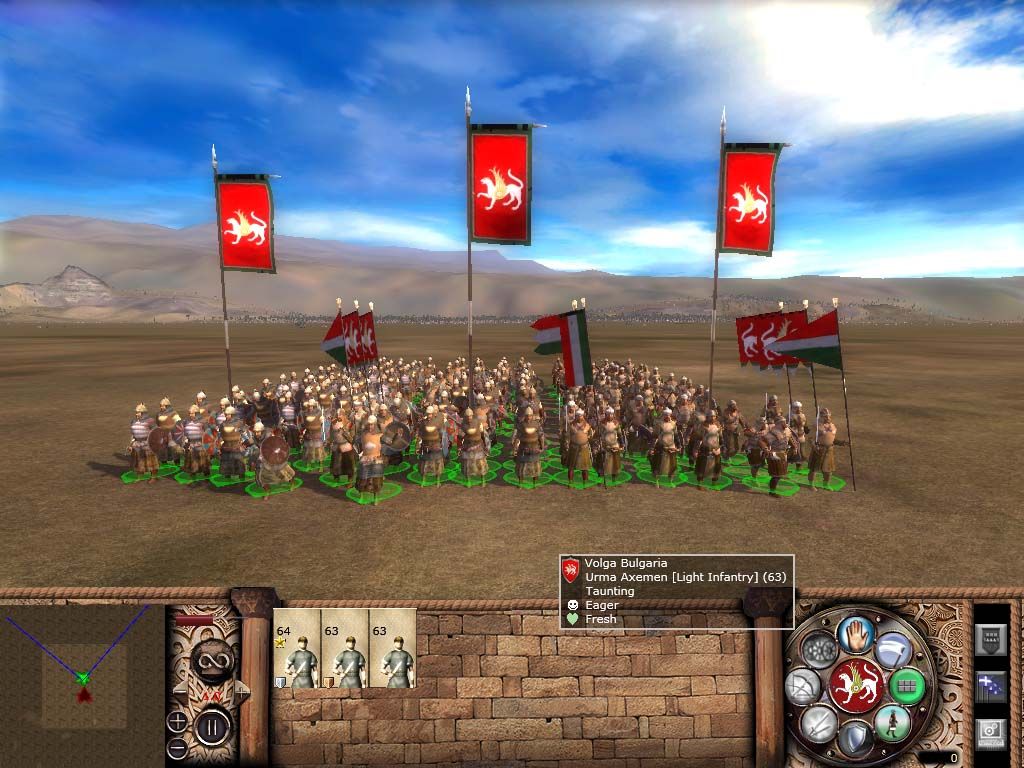Click the blue flags side button

[x=991, y=686]
